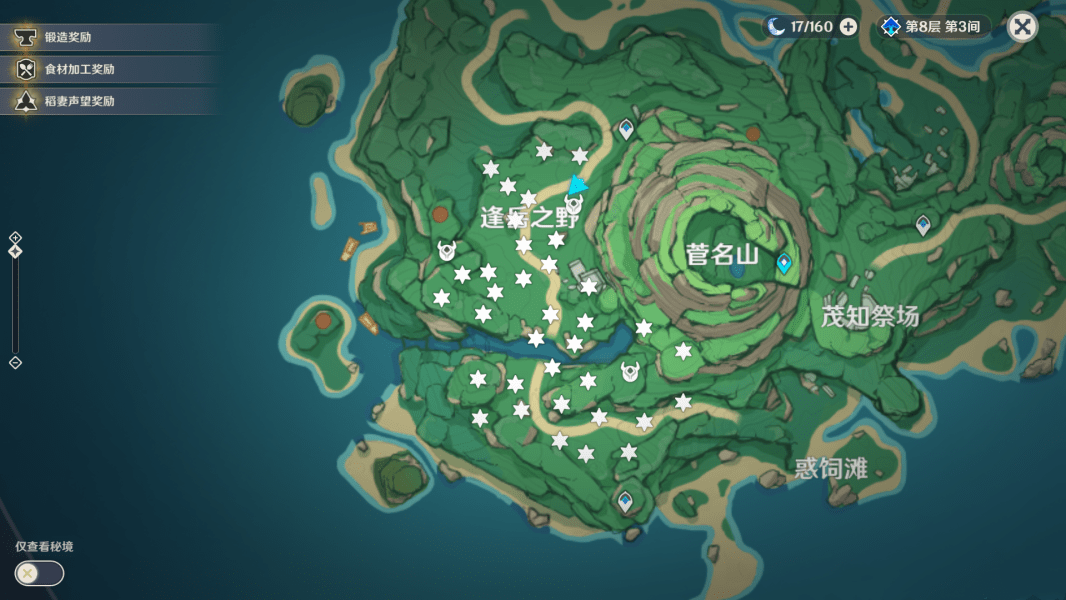Open the 食材加工奖励 reward entry

click(x=78, y=69)
